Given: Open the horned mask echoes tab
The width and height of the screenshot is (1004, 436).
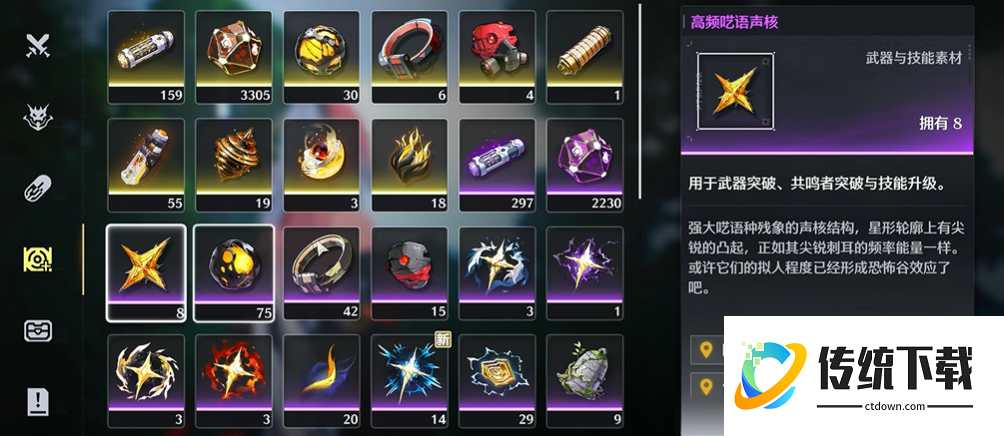Looking at the screenshot, I should point(38,117).
